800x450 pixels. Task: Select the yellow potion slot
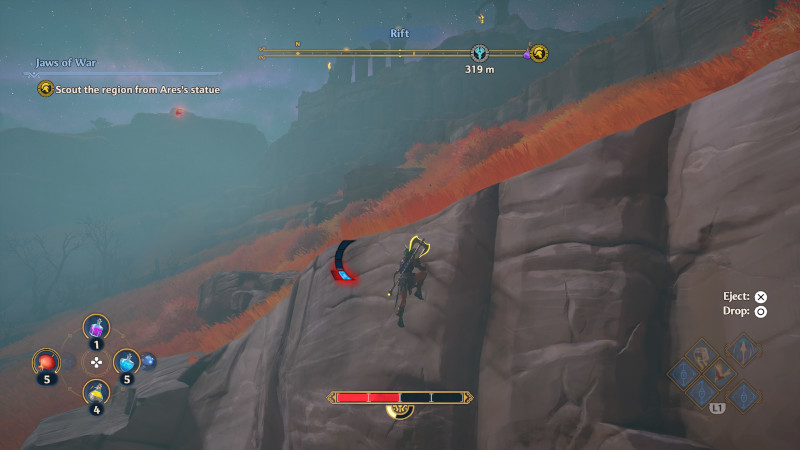[x=96, y=392]
